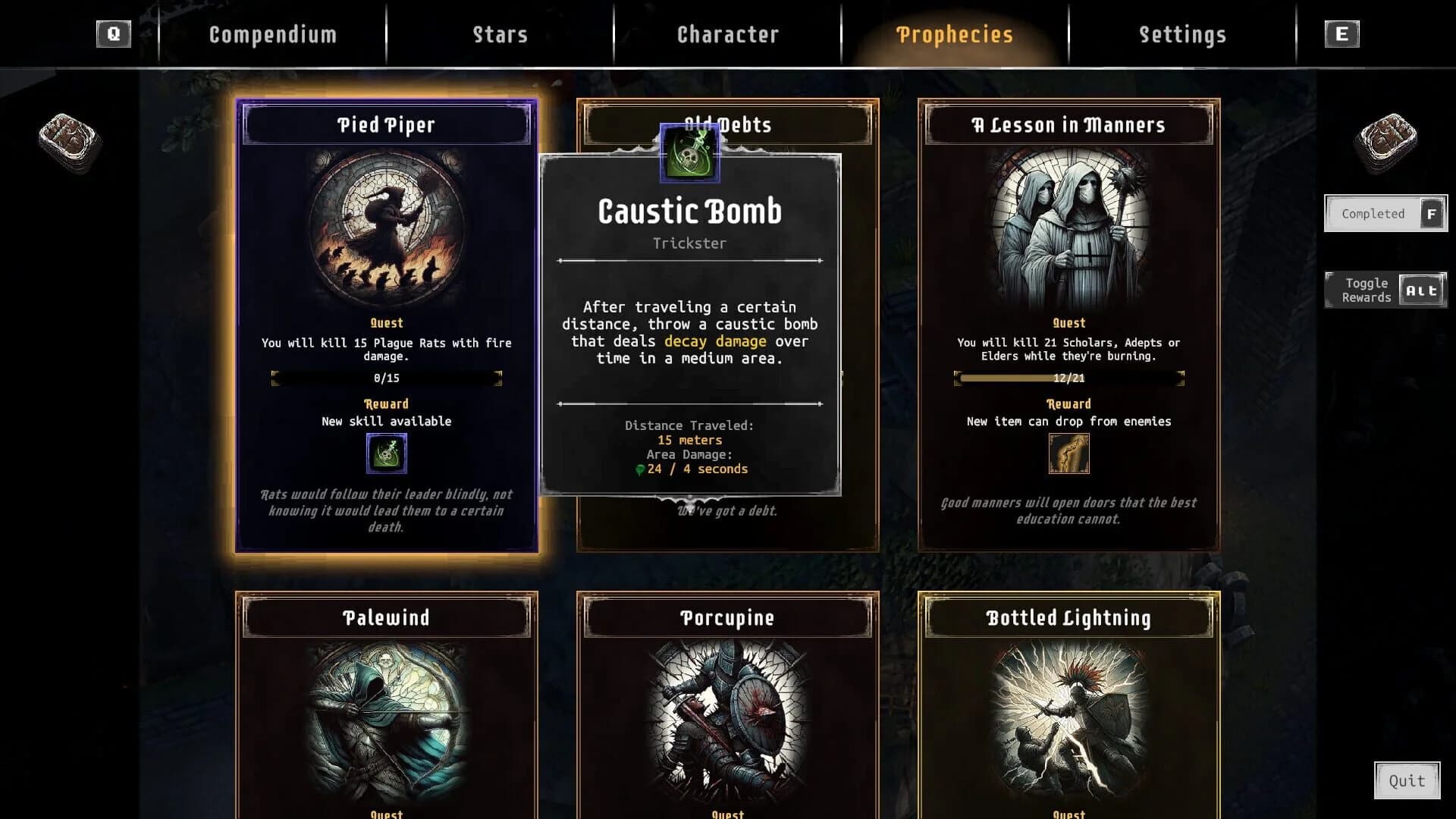Open the Stars tab
Image resolution: width=1456 pixels, height=819 pixels.
coord(500,34)
